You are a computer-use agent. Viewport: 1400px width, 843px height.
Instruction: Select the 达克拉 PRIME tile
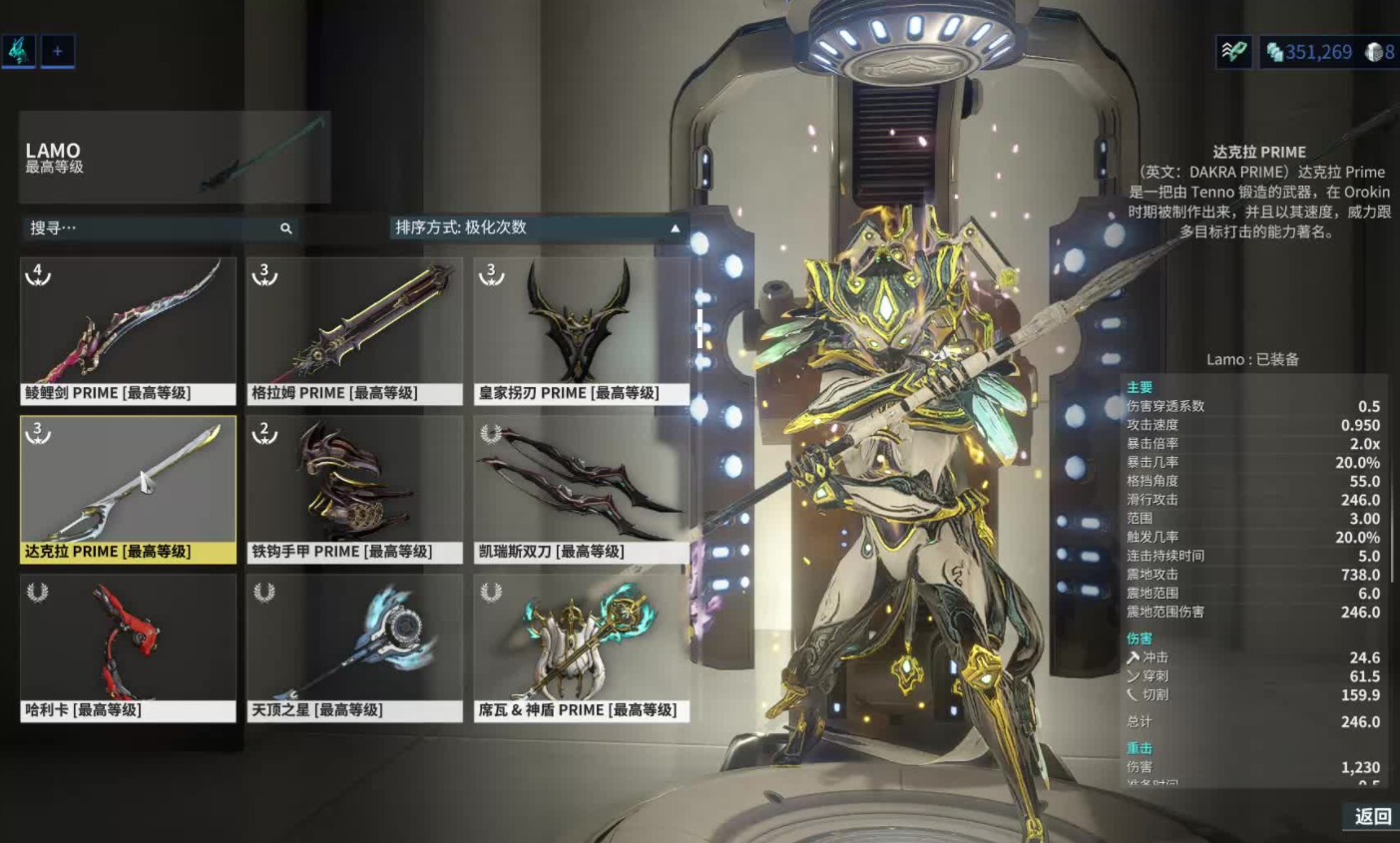tap(128, 489)
